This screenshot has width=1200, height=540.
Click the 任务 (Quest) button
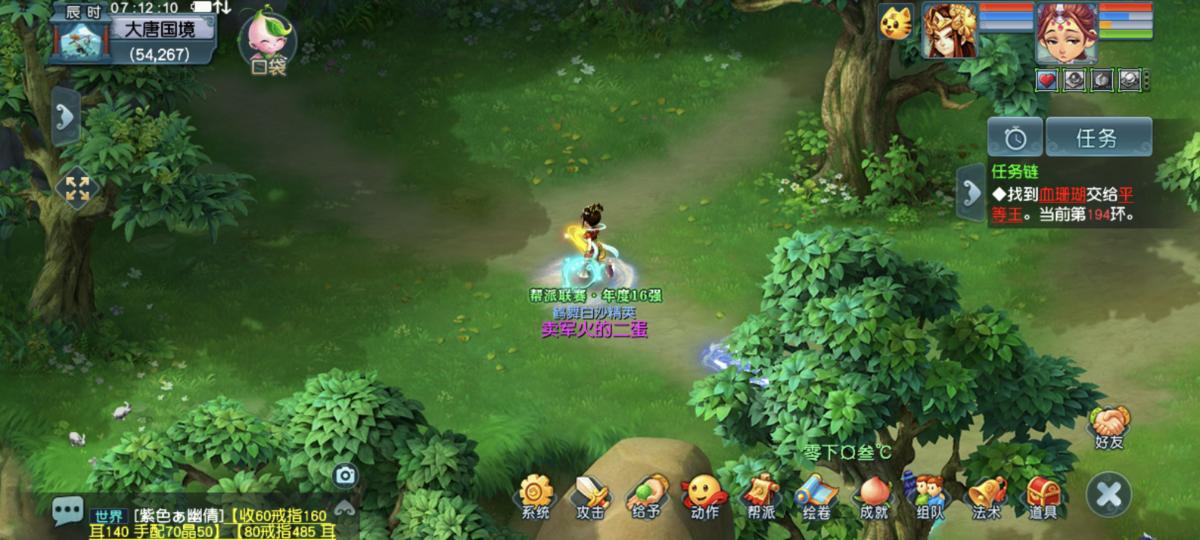1099,138
